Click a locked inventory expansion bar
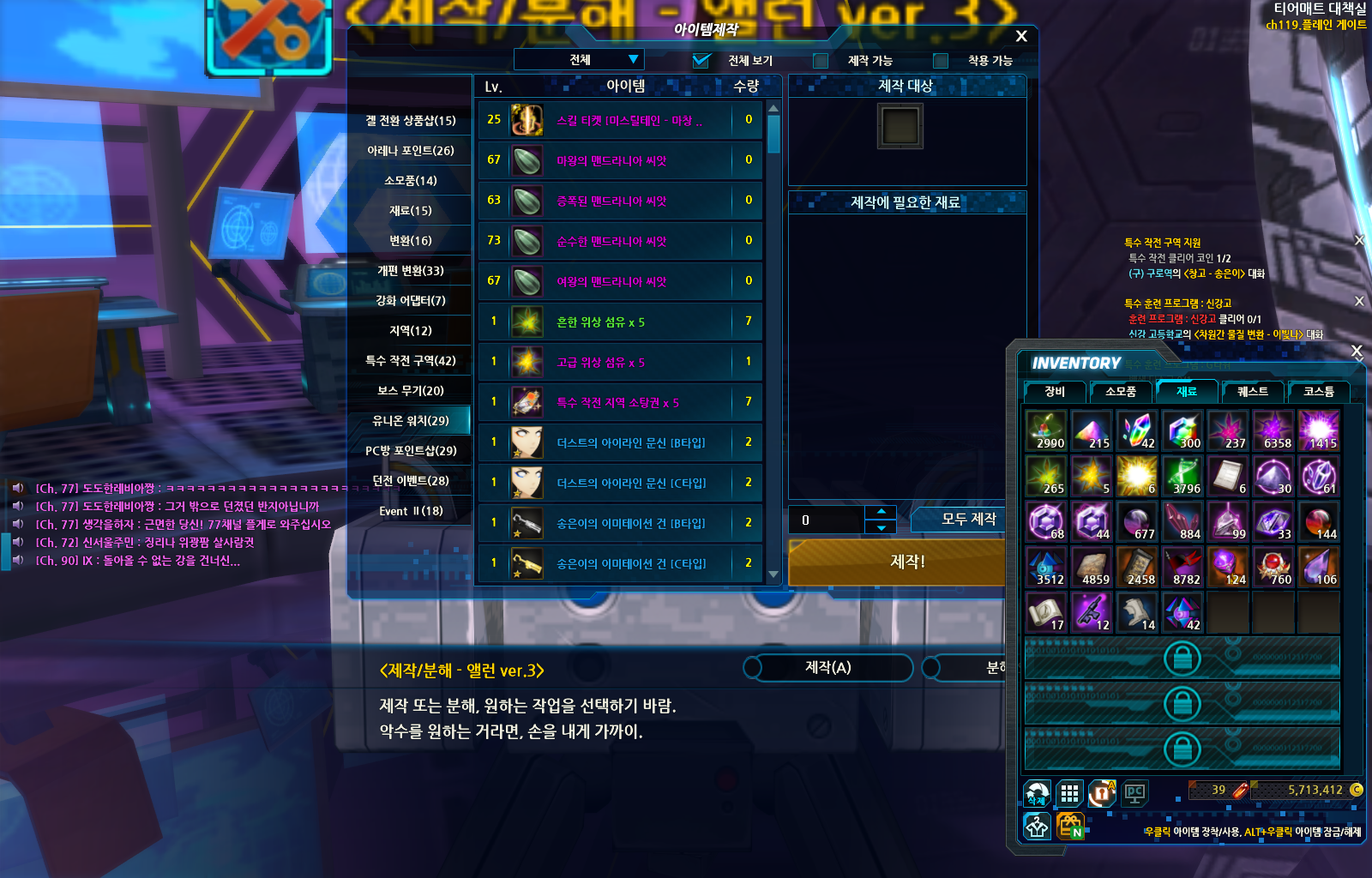This screenshot has width=1372, height=878. click(x=1182, y=658)
